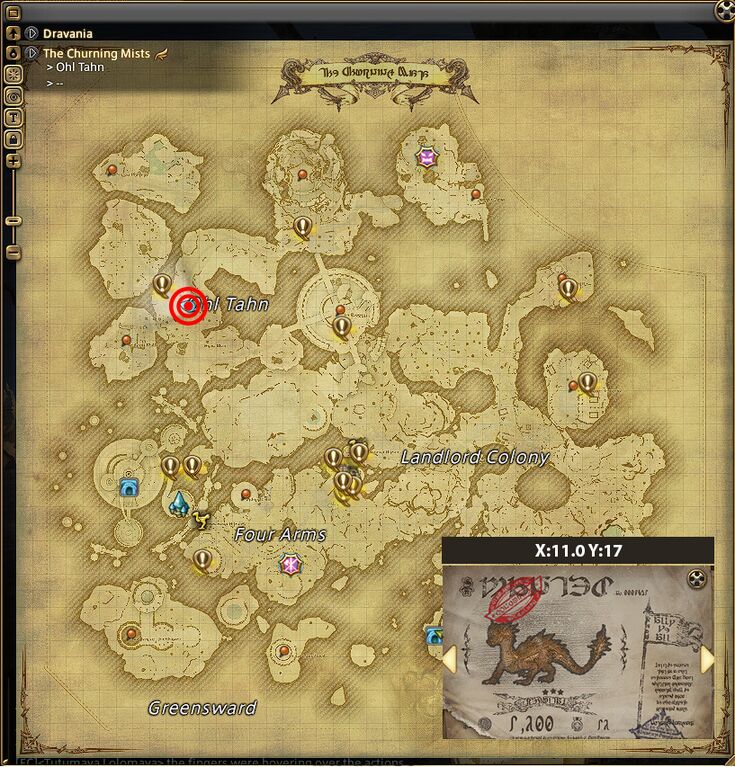Viewport: 735px width, 767px height.
Task: Click the blue archway dungeon entrance marker
Action: point(128,487)
